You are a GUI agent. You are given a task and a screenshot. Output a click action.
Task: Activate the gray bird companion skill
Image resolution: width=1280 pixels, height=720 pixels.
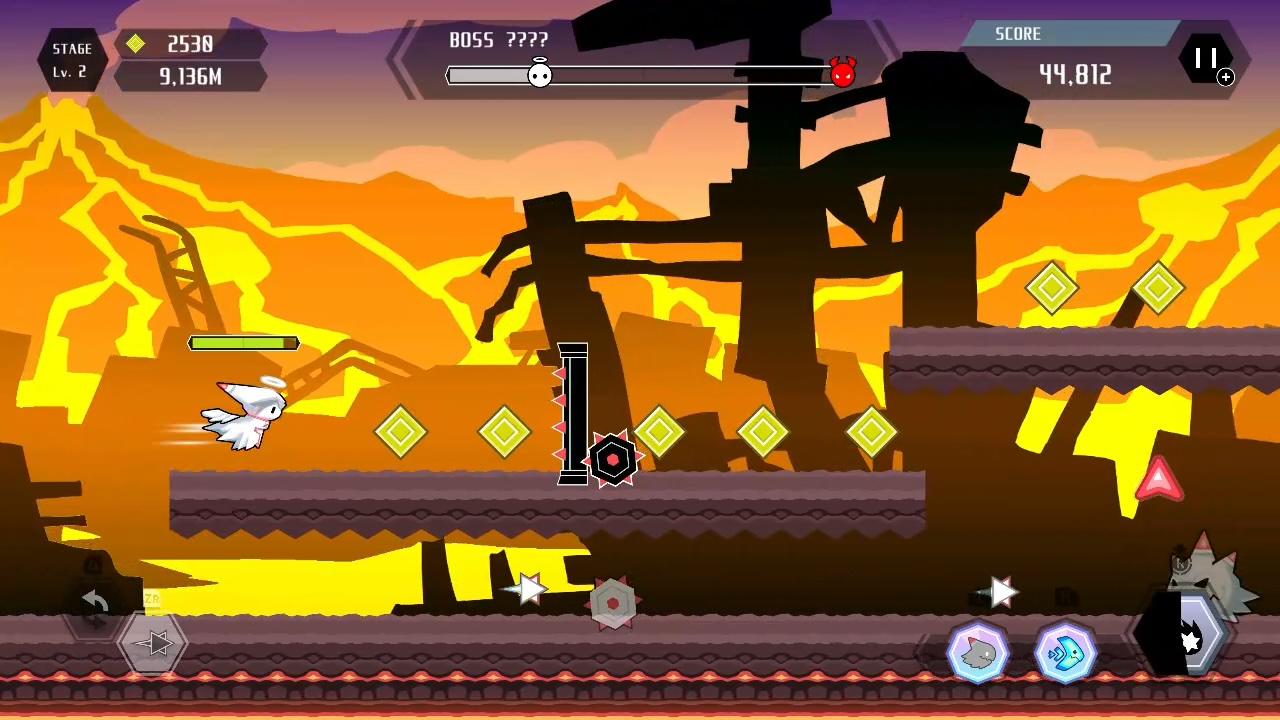click(977, 652)
